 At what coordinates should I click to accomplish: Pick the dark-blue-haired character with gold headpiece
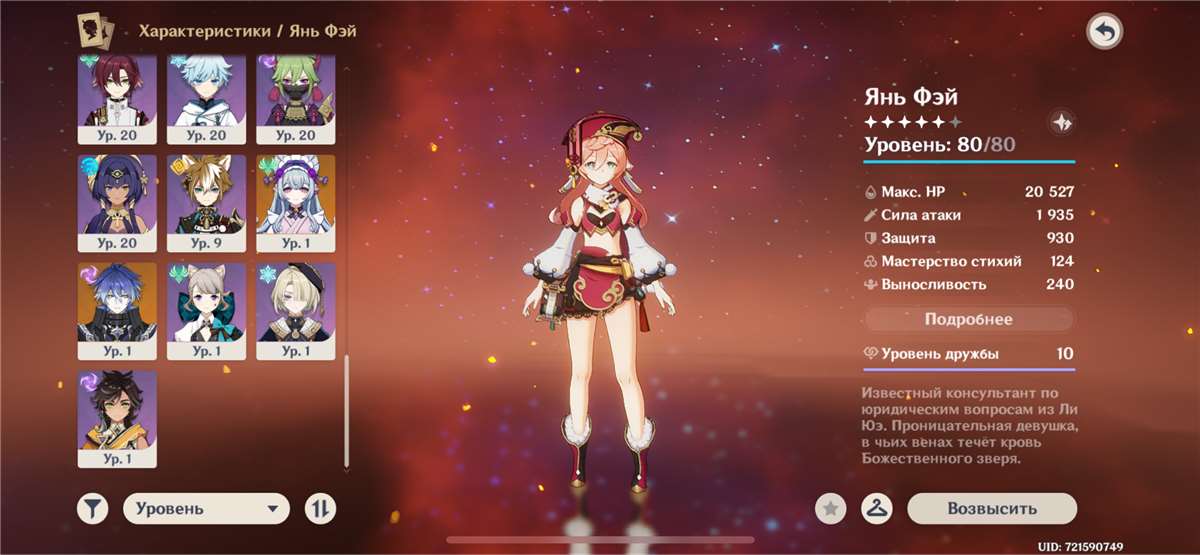(117, 202)
